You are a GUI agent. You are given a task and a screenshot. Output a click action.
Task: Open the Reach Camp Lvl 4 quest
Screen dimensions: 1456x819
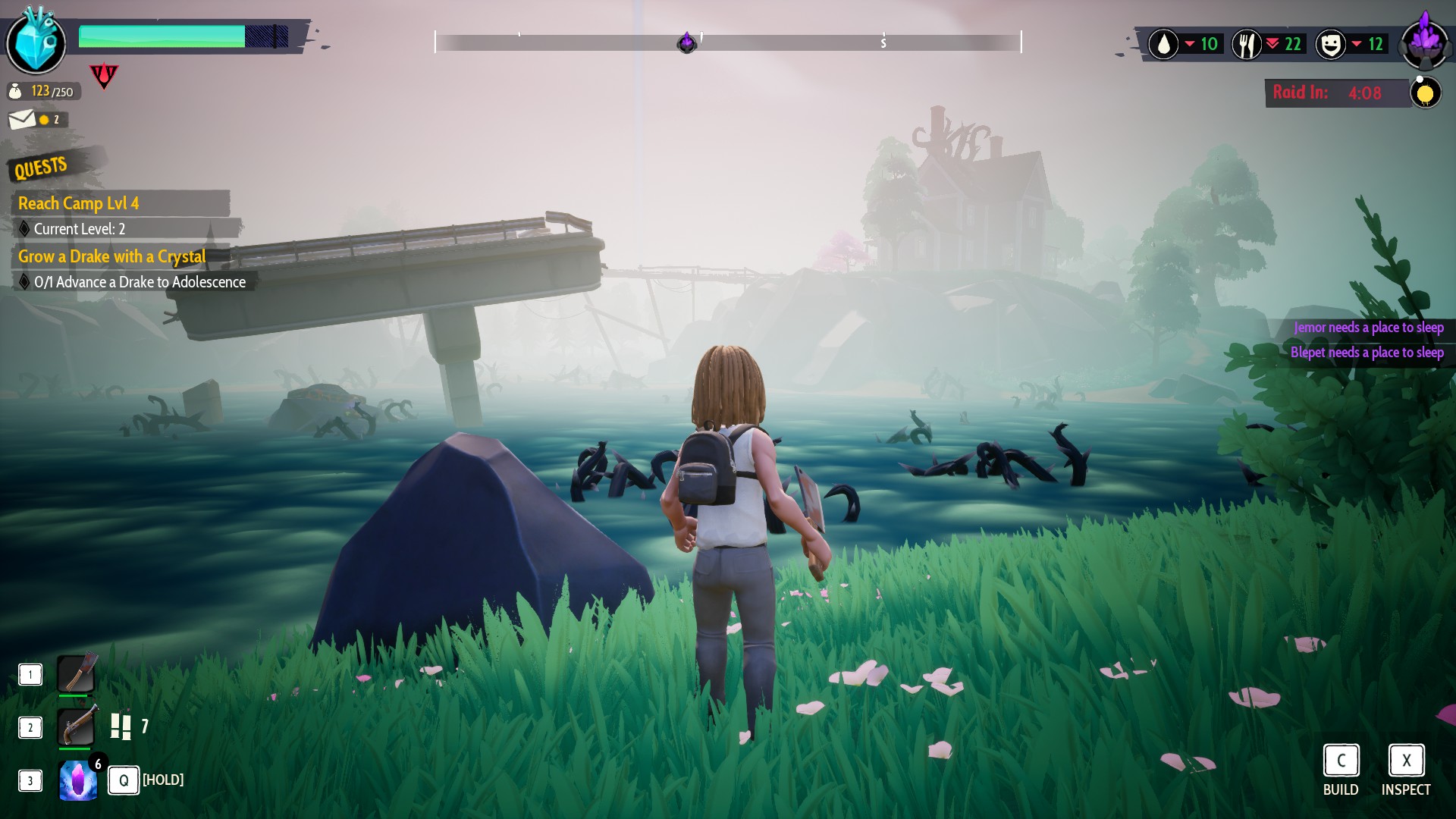pos(79,203)
